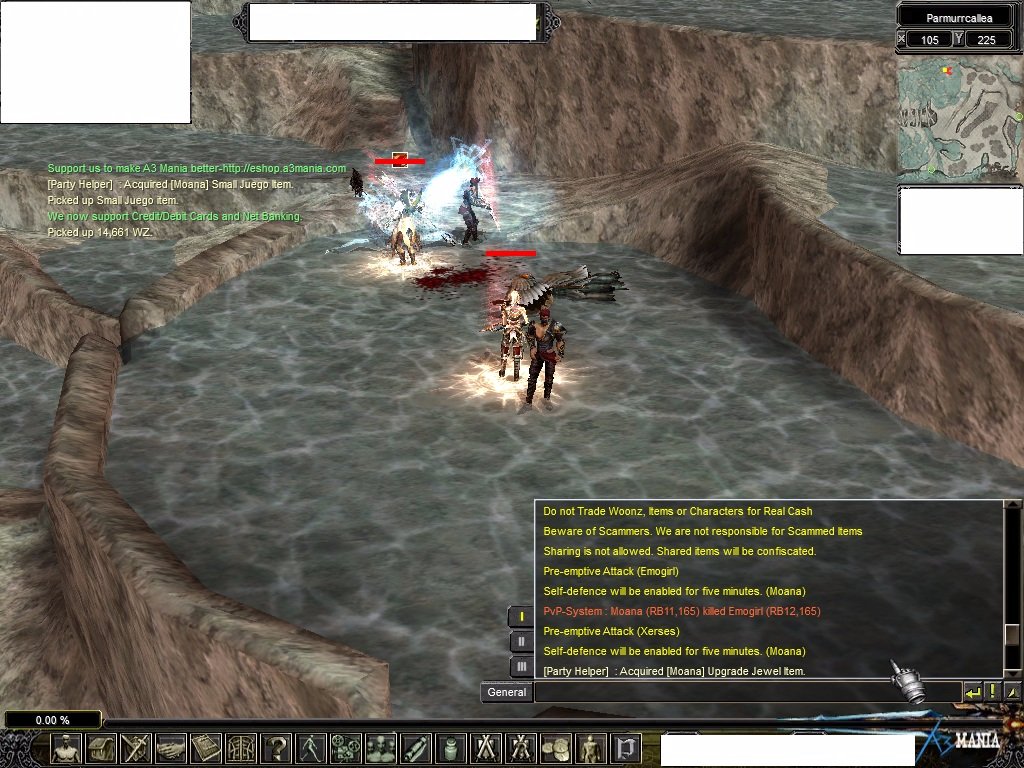Screen dimensions: 1024x768
Task: Open the question mark help icon
Action: tap(276, 748)
